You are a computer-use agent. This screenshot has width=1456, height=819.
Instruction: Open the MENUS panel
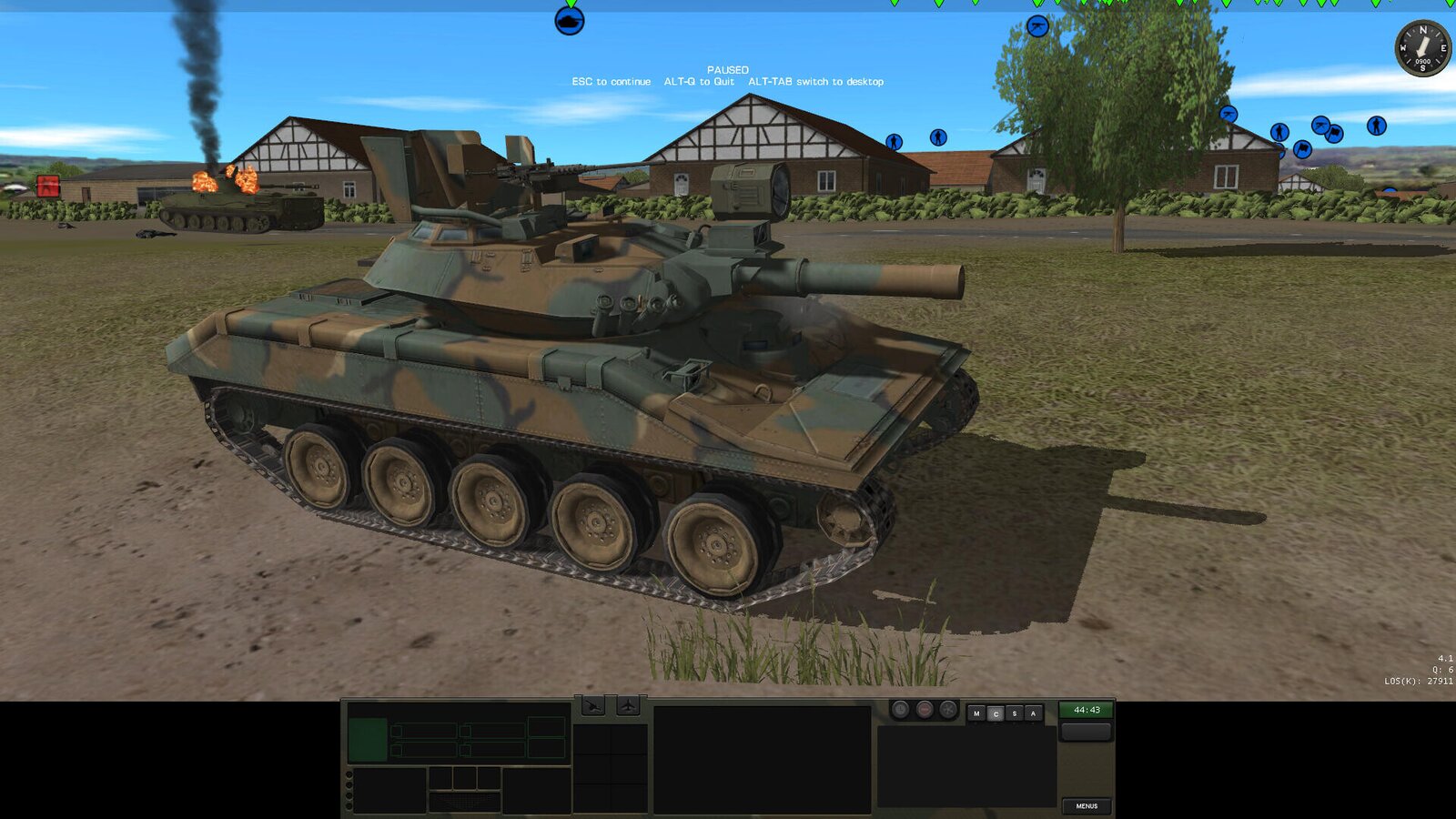[x=1088, y=806]
